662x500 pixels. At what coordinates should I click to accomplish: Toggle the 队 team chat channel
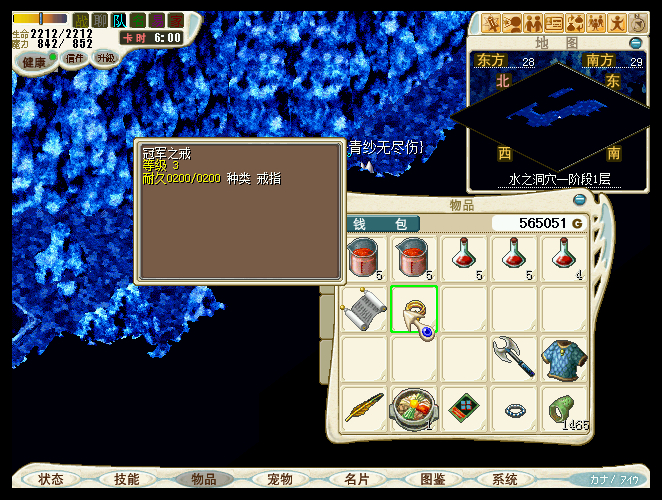point(119,20)
